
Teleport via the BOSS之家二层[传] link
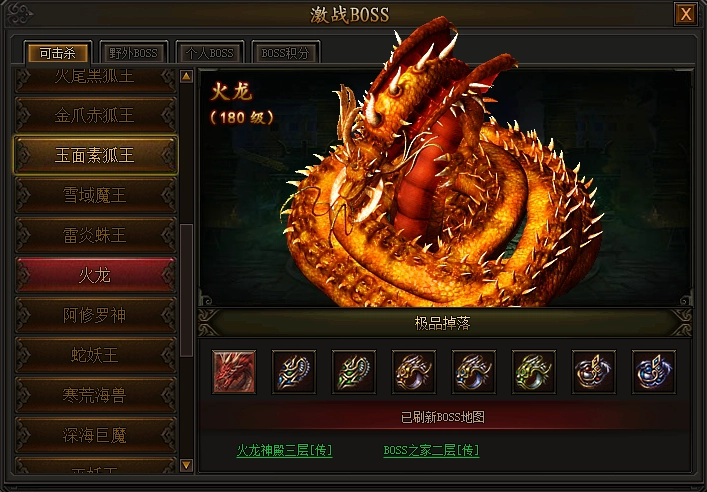click(431, 451)
